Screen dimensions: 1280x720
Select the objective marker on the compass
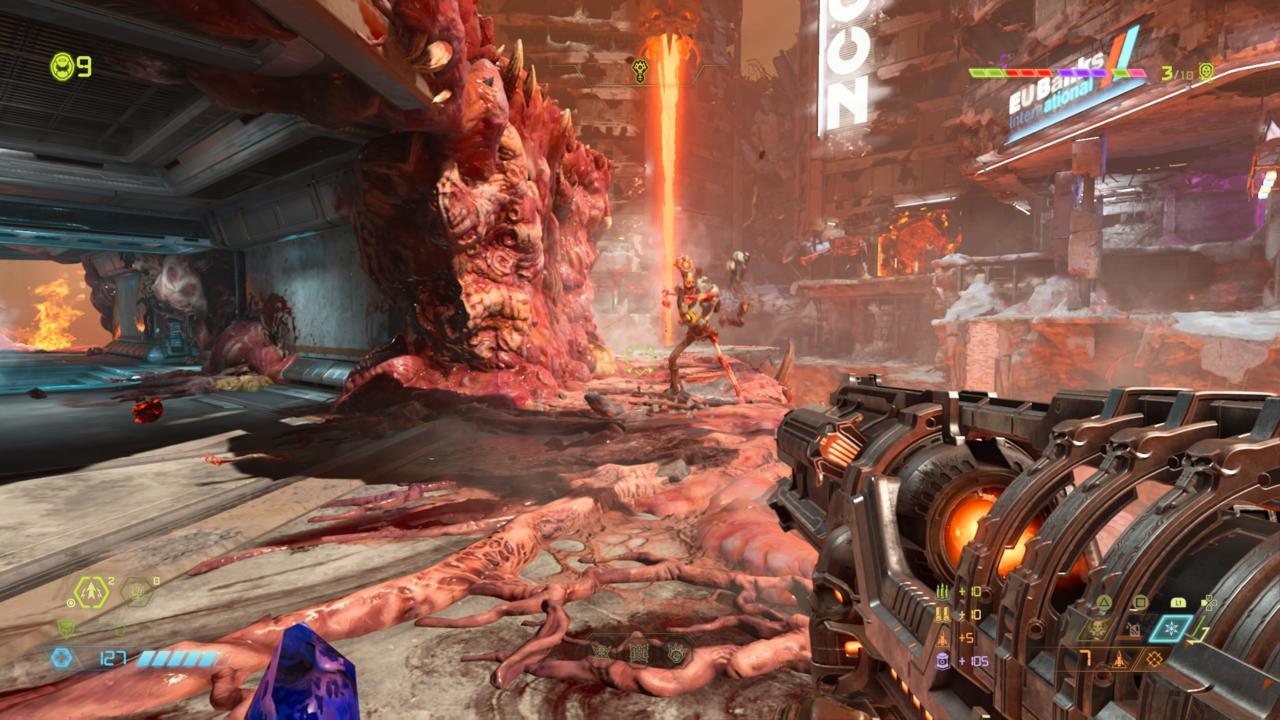coord(641,72)
